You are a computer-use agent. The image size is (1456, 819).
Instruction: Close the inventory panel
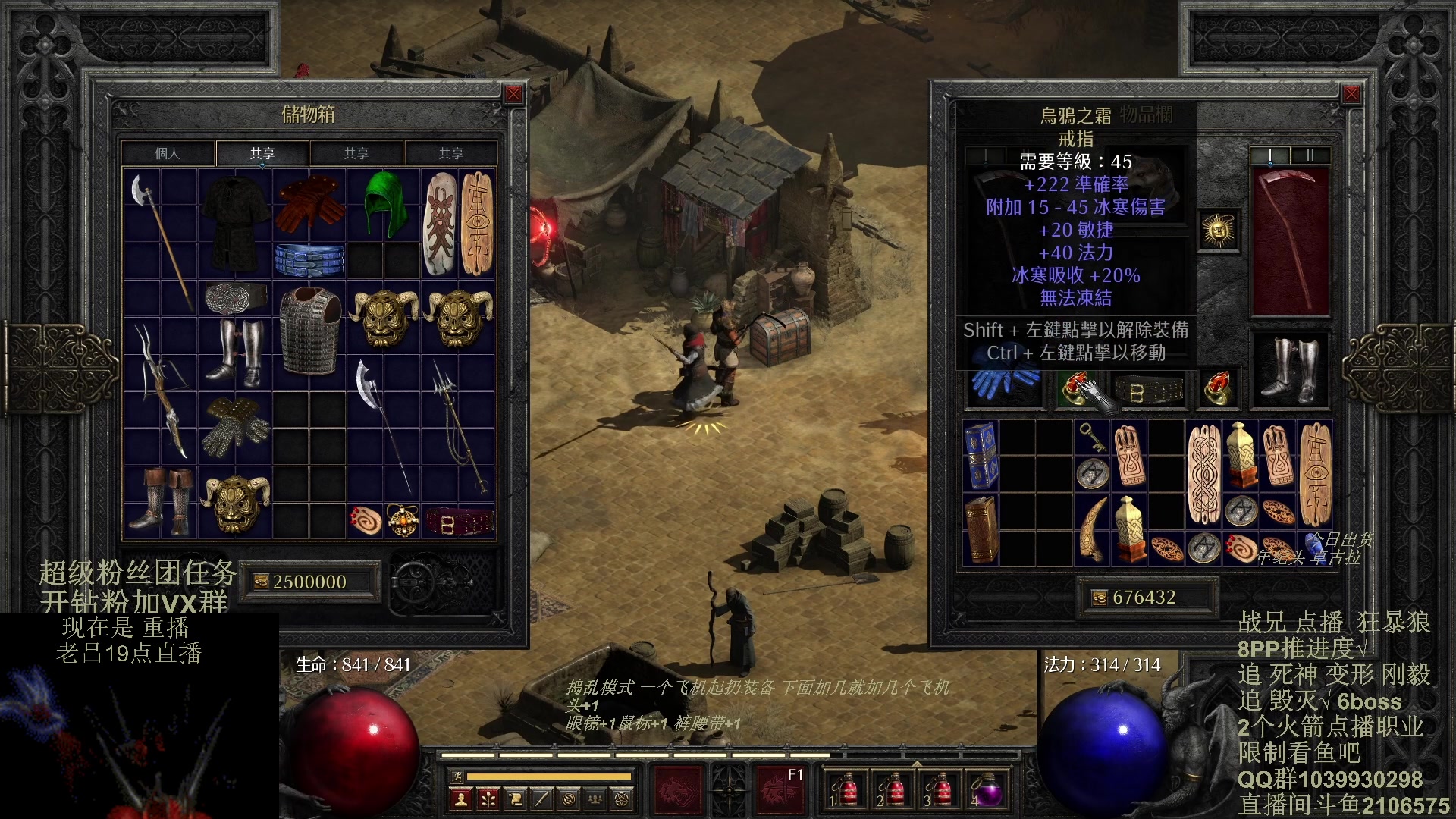click(x=1351, y=94)
